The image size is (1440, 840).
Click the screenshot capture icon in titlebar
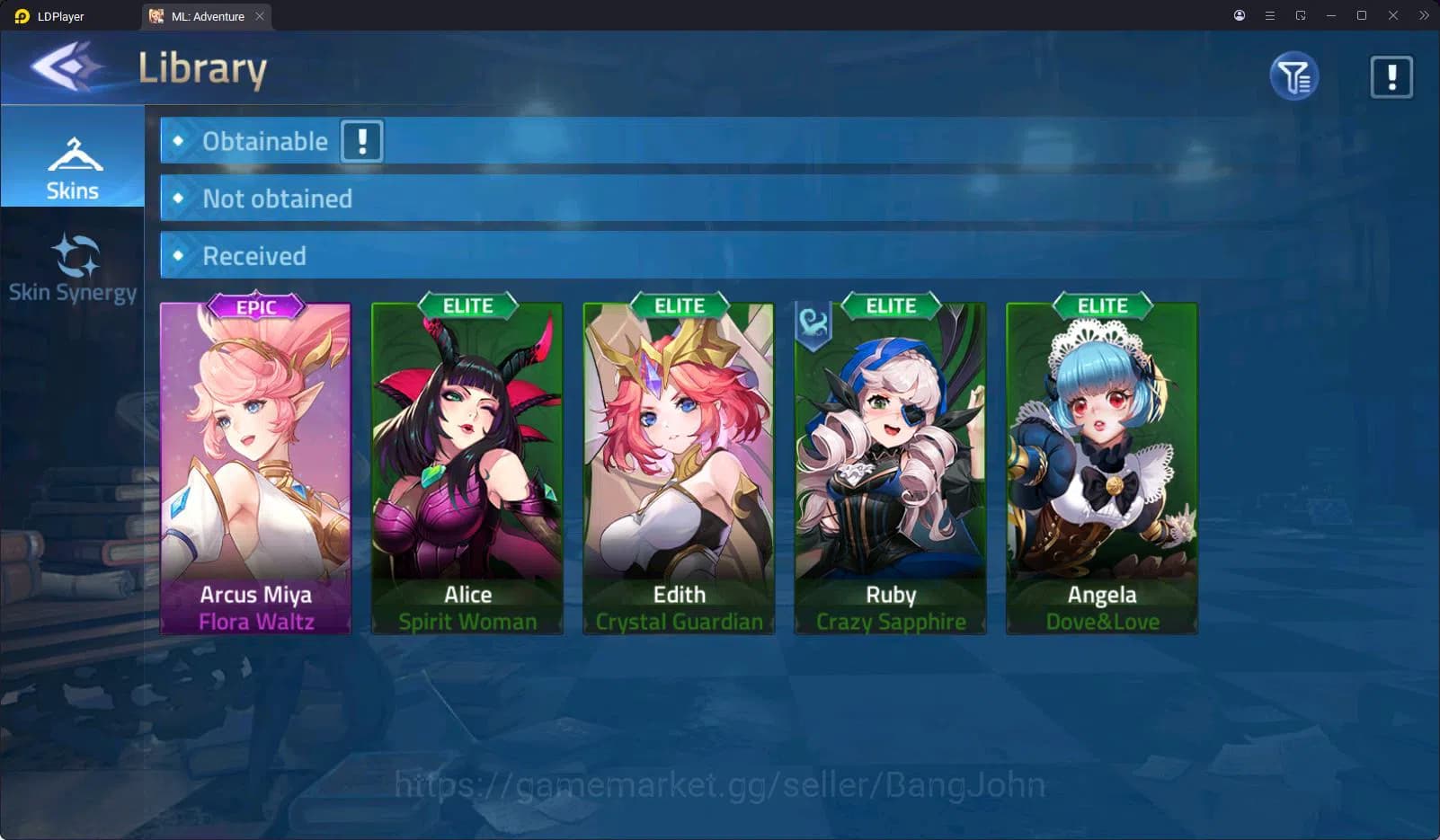tap(1300, 15)
